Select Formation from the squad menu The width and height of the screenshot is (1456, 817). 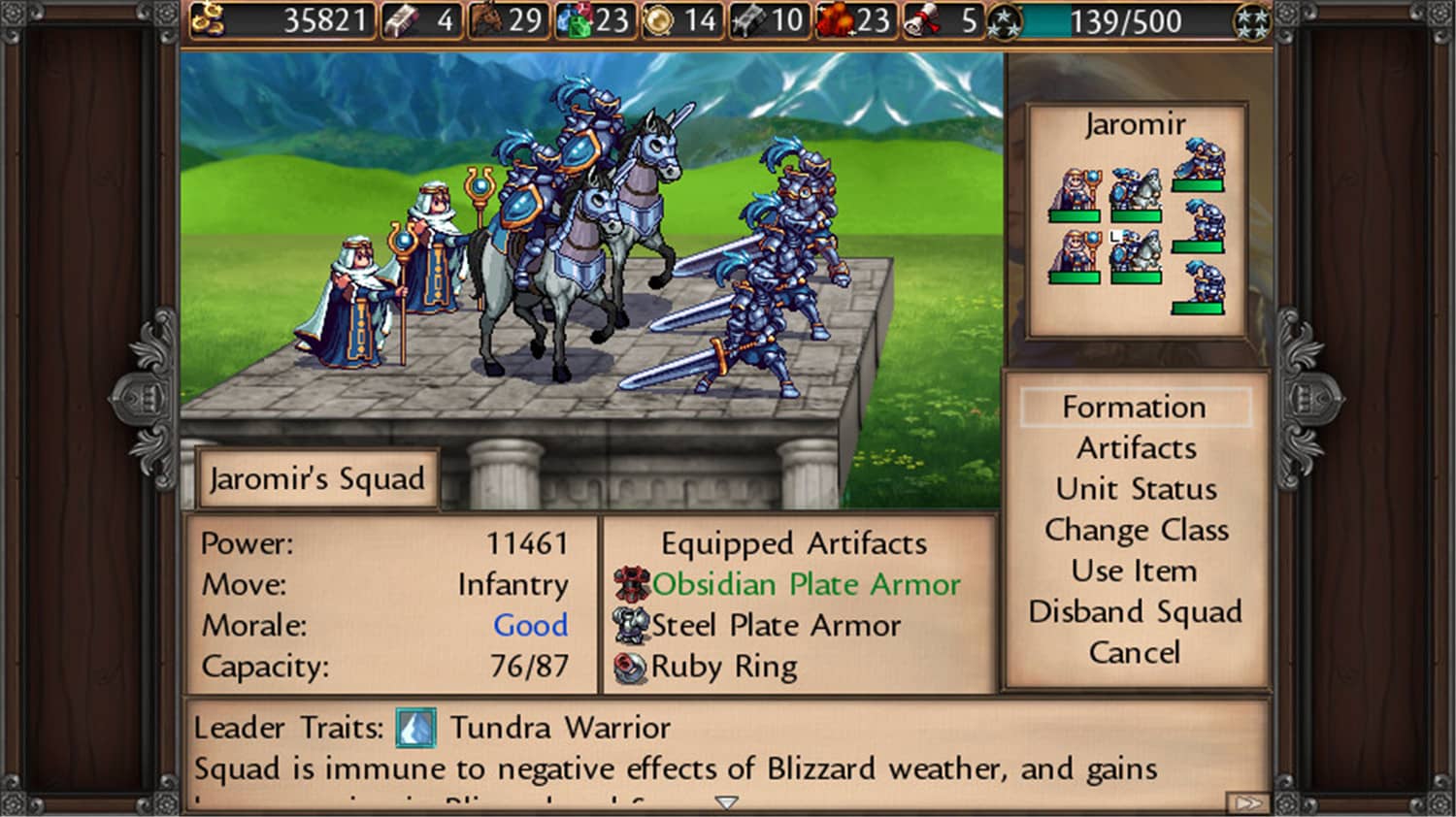1134,407
